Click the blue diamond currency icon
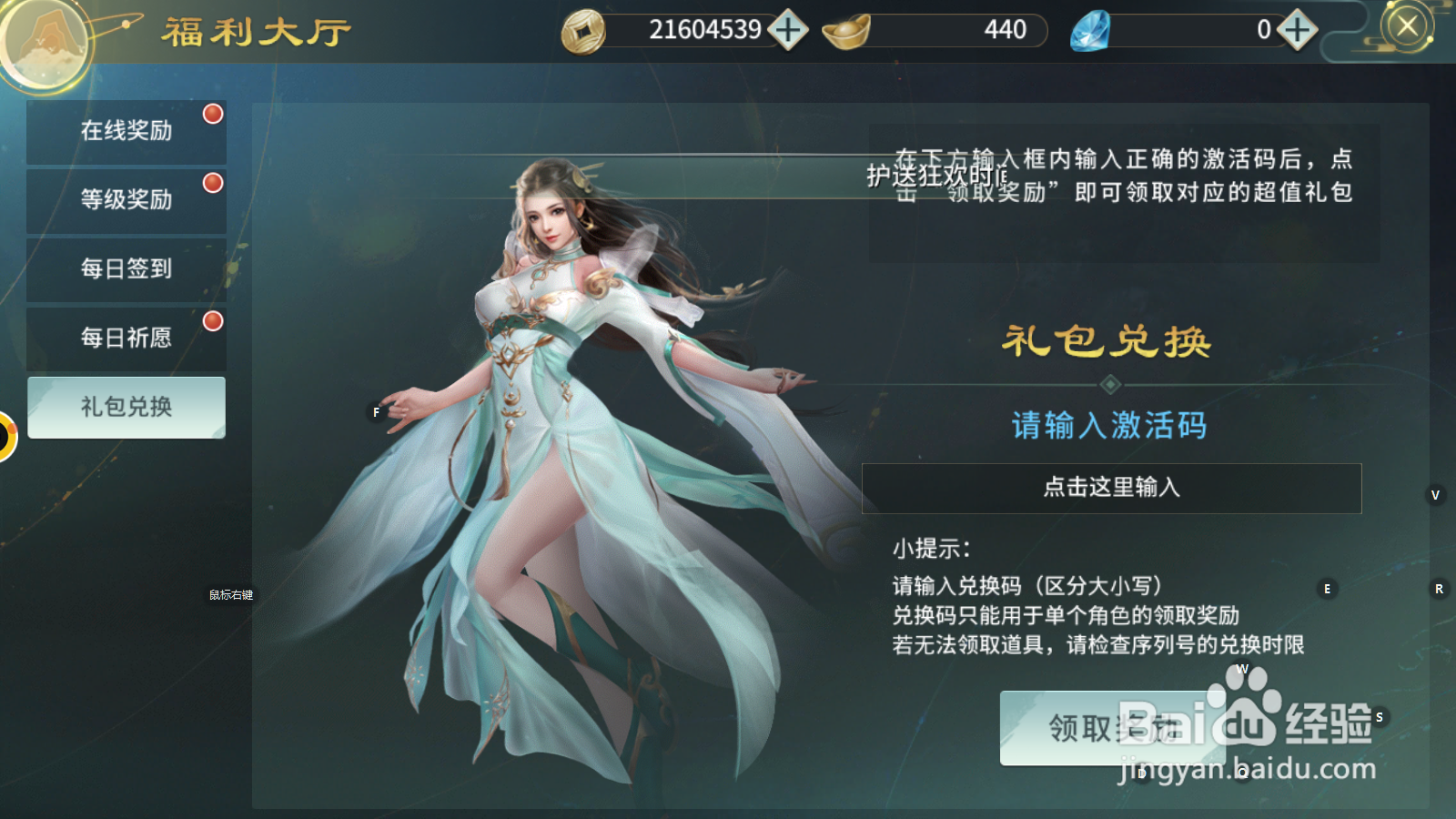 [x=1089, y=30]
